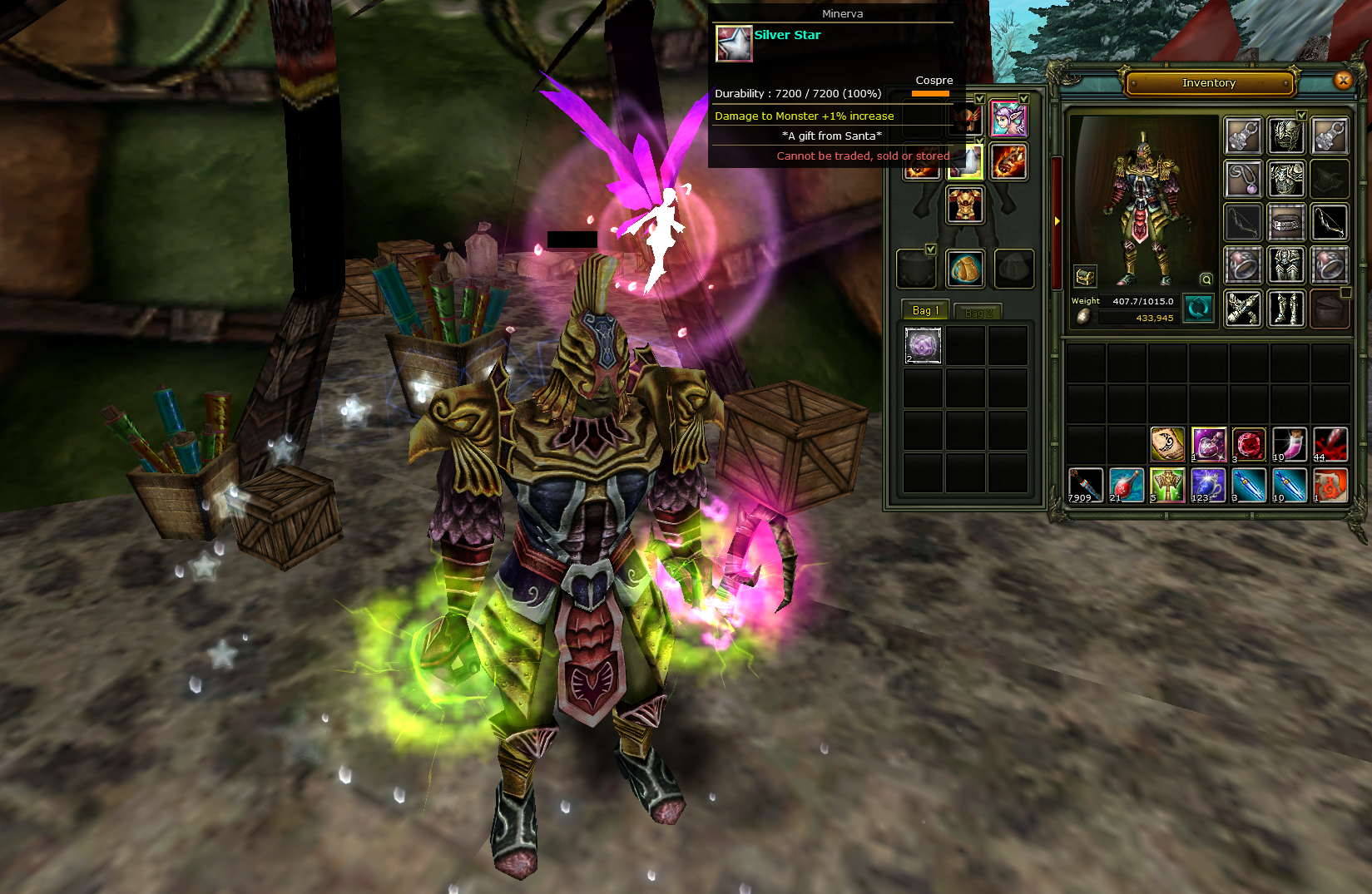This screenshot has width=1372, height=894.
Task: Click the treasure chest icon beside character preview
Action: [1086, 276]
